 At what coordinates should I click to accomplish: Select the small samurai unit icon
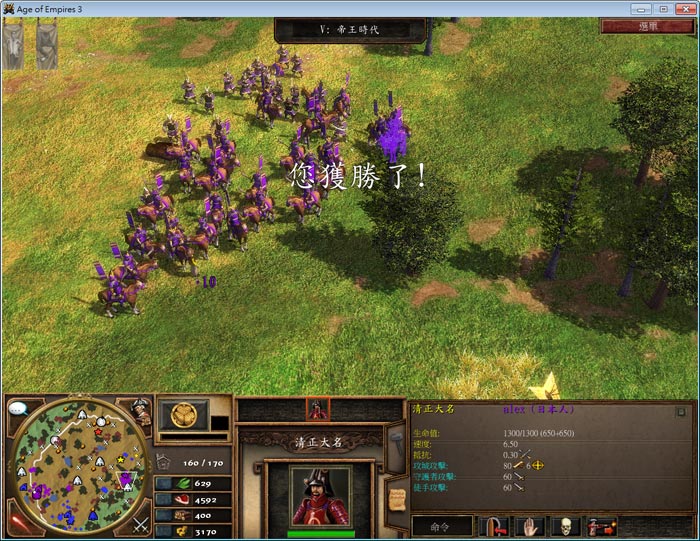[x=318, y=409]
